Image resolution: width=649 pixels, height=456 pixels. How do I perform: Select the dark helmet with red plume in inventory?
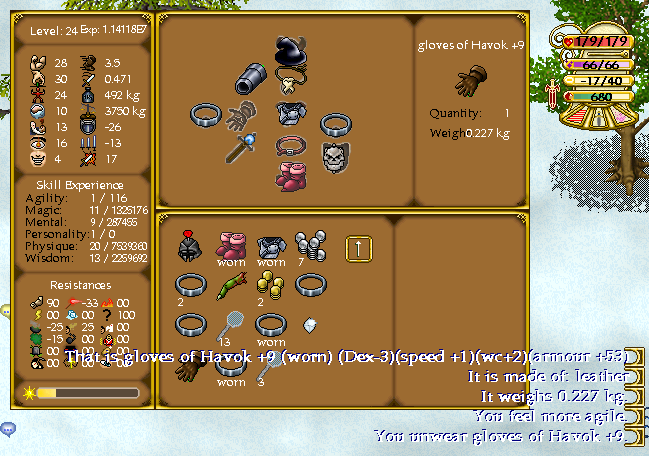pyautogui.click(x=190, y=246)
